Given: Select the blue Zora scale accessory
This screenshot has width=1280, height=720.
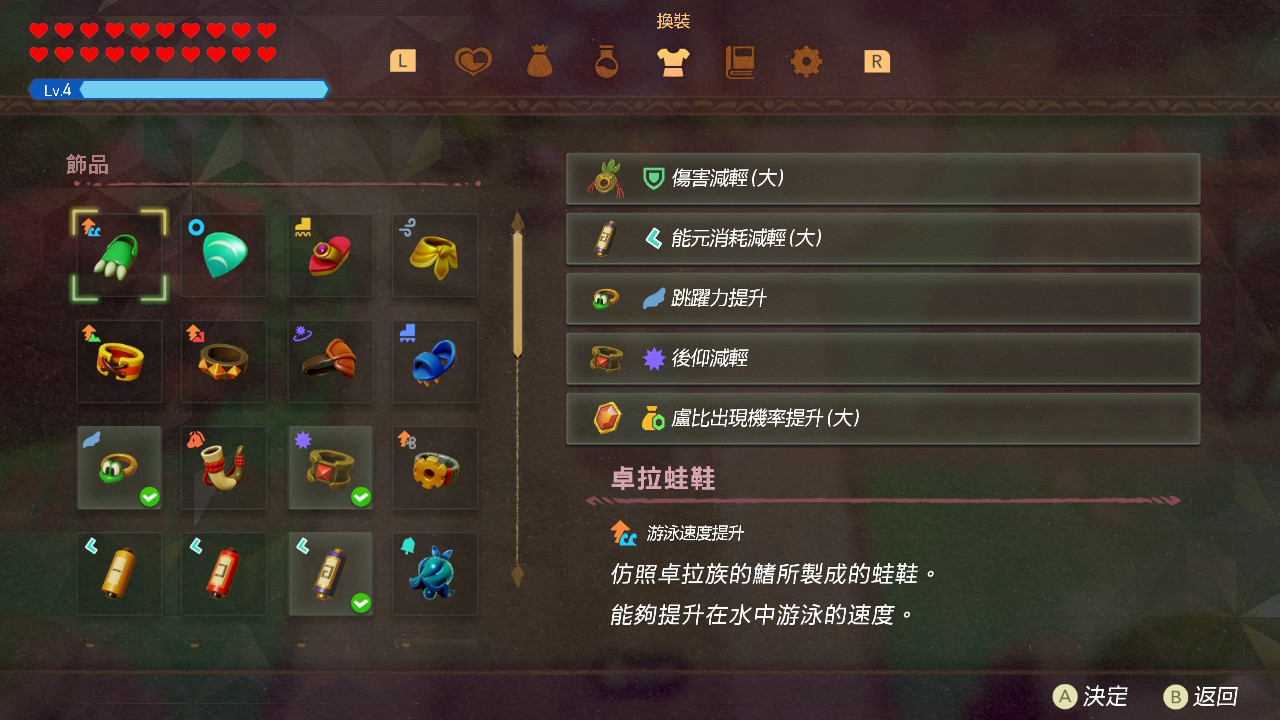Looking at the screenshot, I should tap(223, 253).
